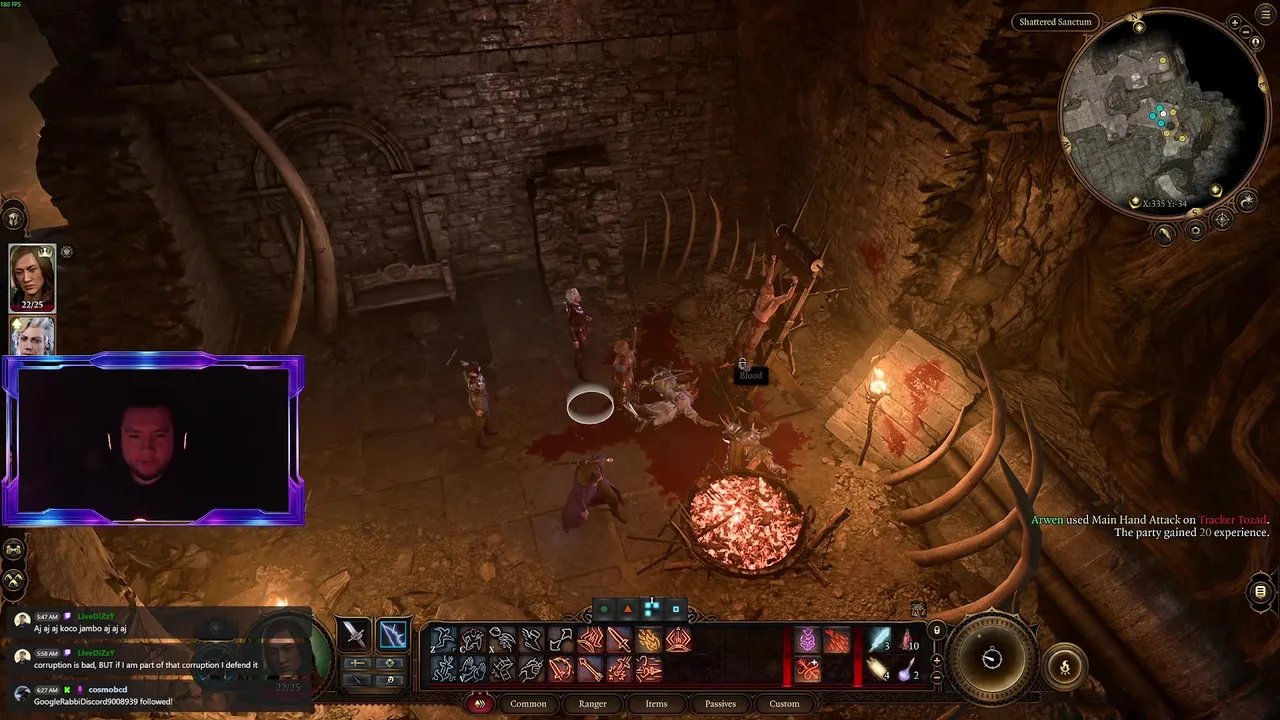Zoom in on the minimap
1280x720 pixels.
click(x=1235, y=22)
